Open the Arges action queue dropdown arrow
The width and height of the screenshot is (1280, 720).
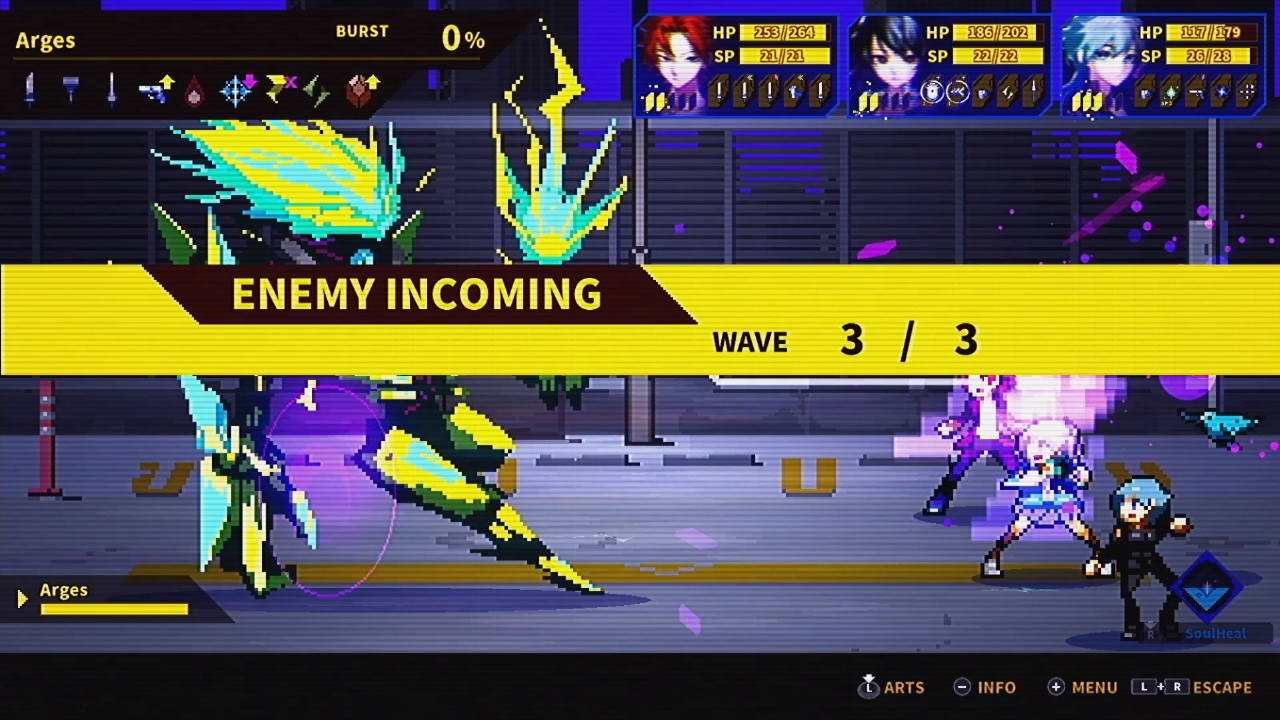point(20,598)
